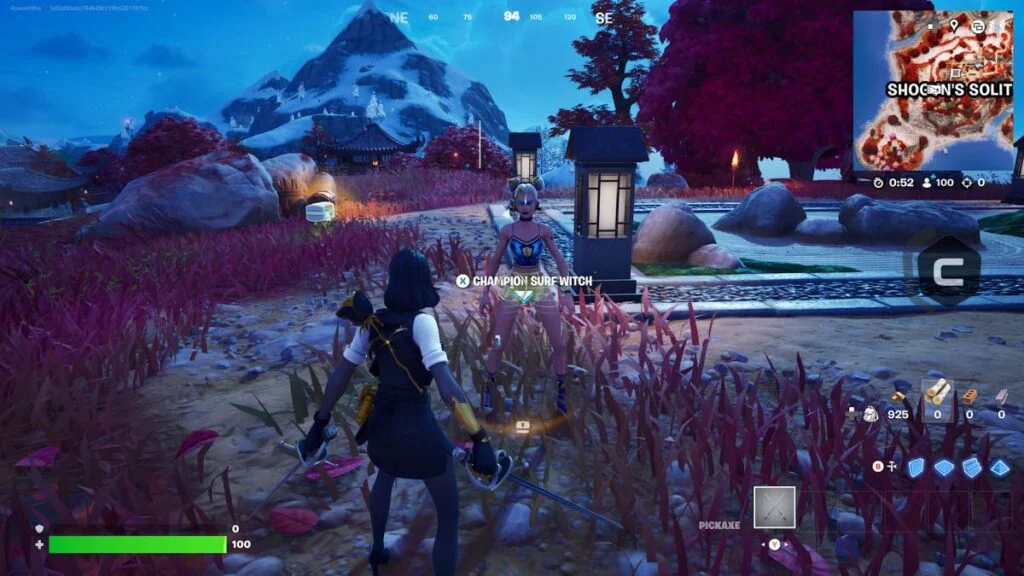The height and width of the screenshot is (576, 1024).
Task: Choose the pyramid roof building piece
Action: pyautogui.click(x=1000, y=467)
